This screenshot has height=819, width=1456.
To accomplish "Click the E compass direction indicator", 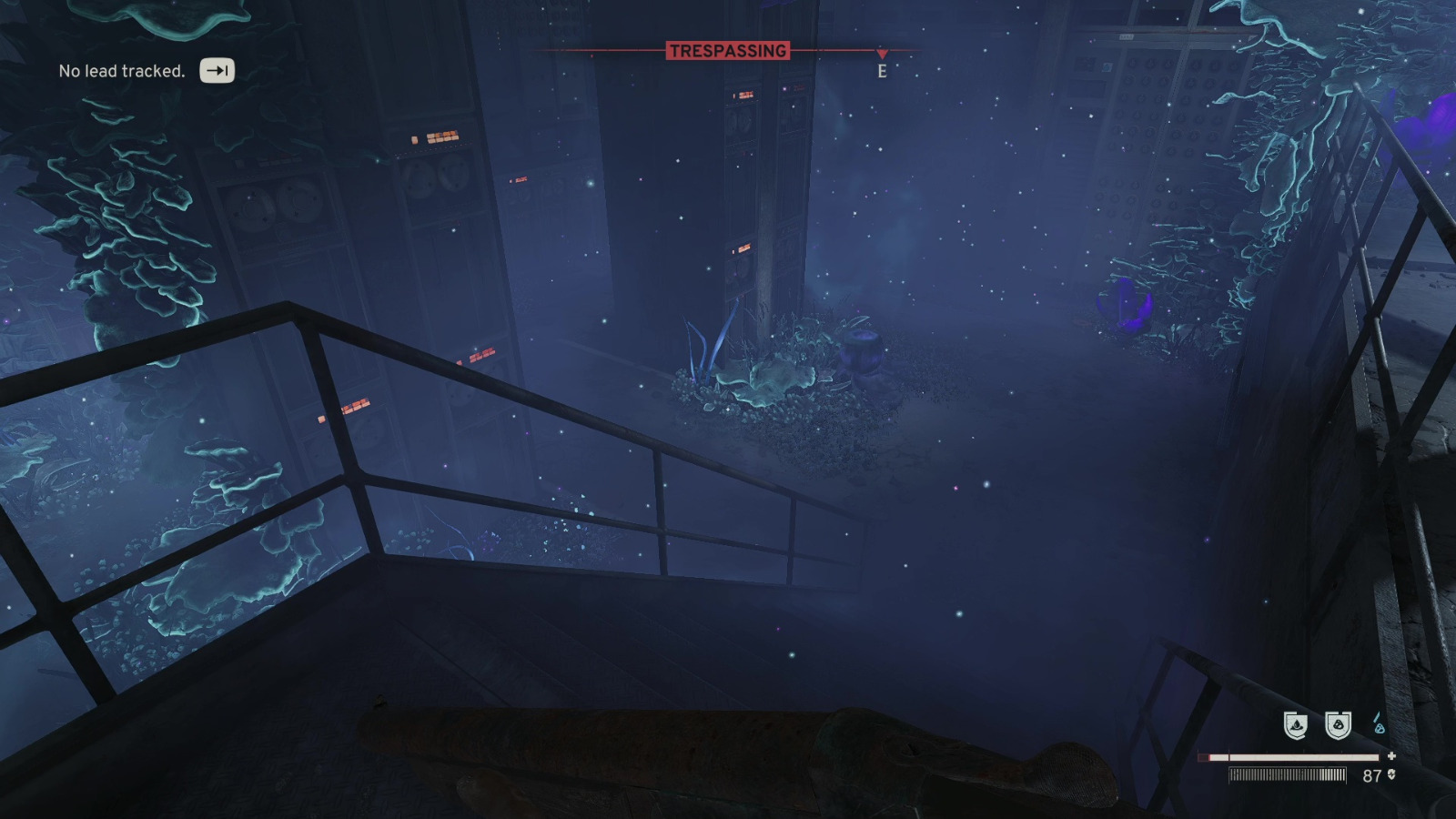I will coord(880,69).
